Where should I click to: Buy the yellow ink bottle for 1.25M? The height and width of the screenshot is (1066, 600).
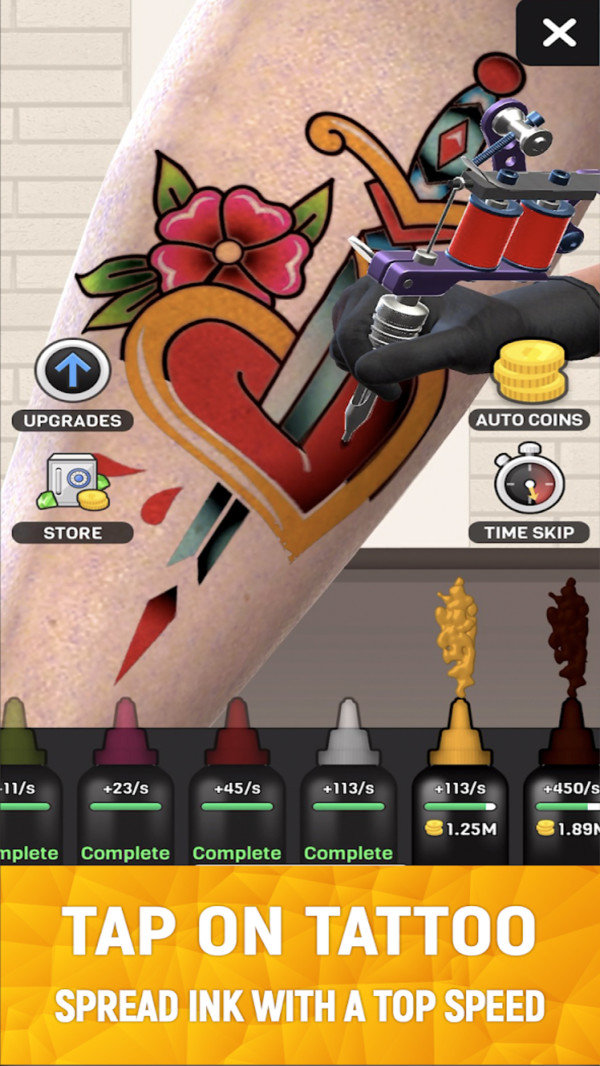[459, 800]
